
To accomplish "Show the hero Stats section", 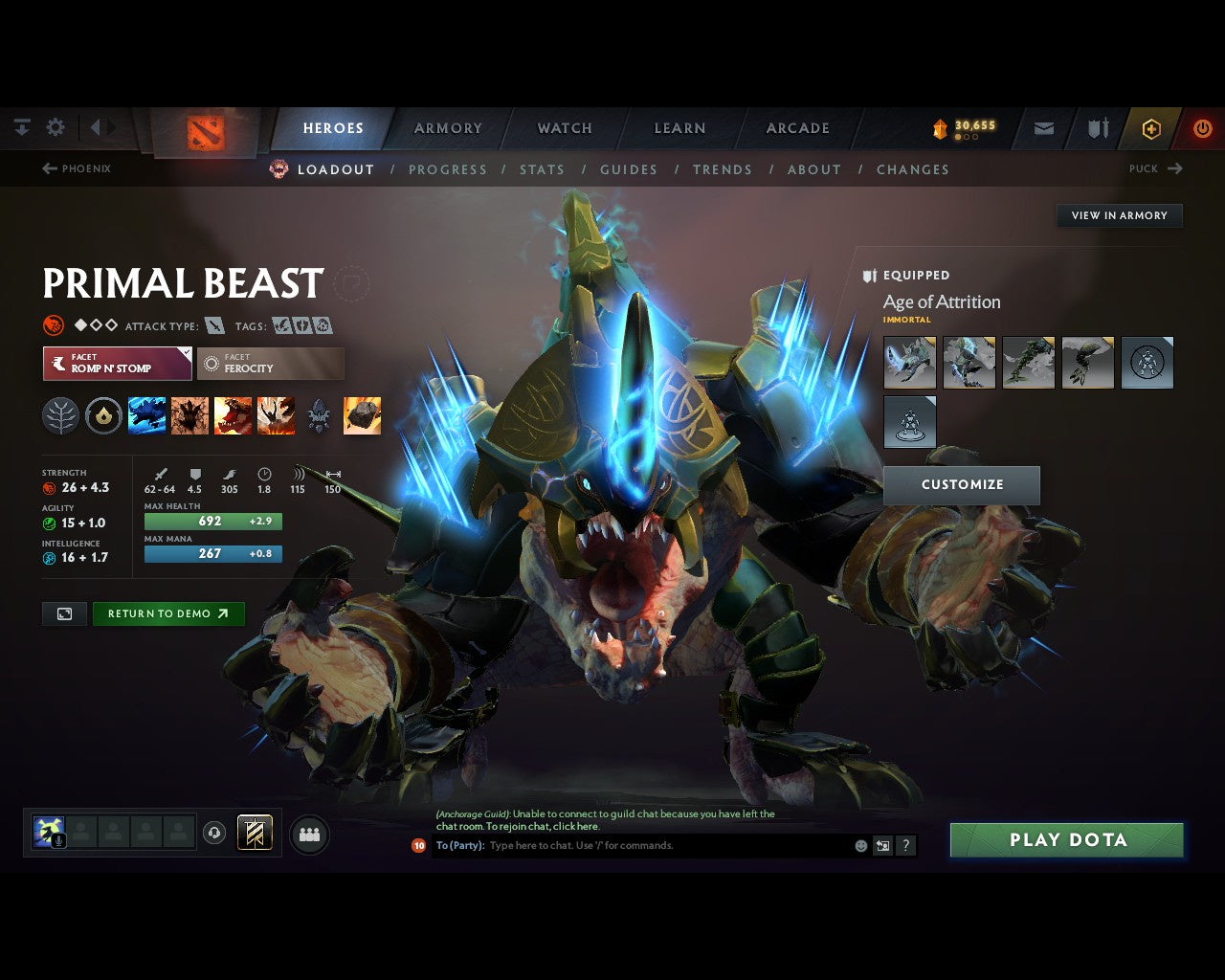I will pyautogui.click(x=542, y=169).
